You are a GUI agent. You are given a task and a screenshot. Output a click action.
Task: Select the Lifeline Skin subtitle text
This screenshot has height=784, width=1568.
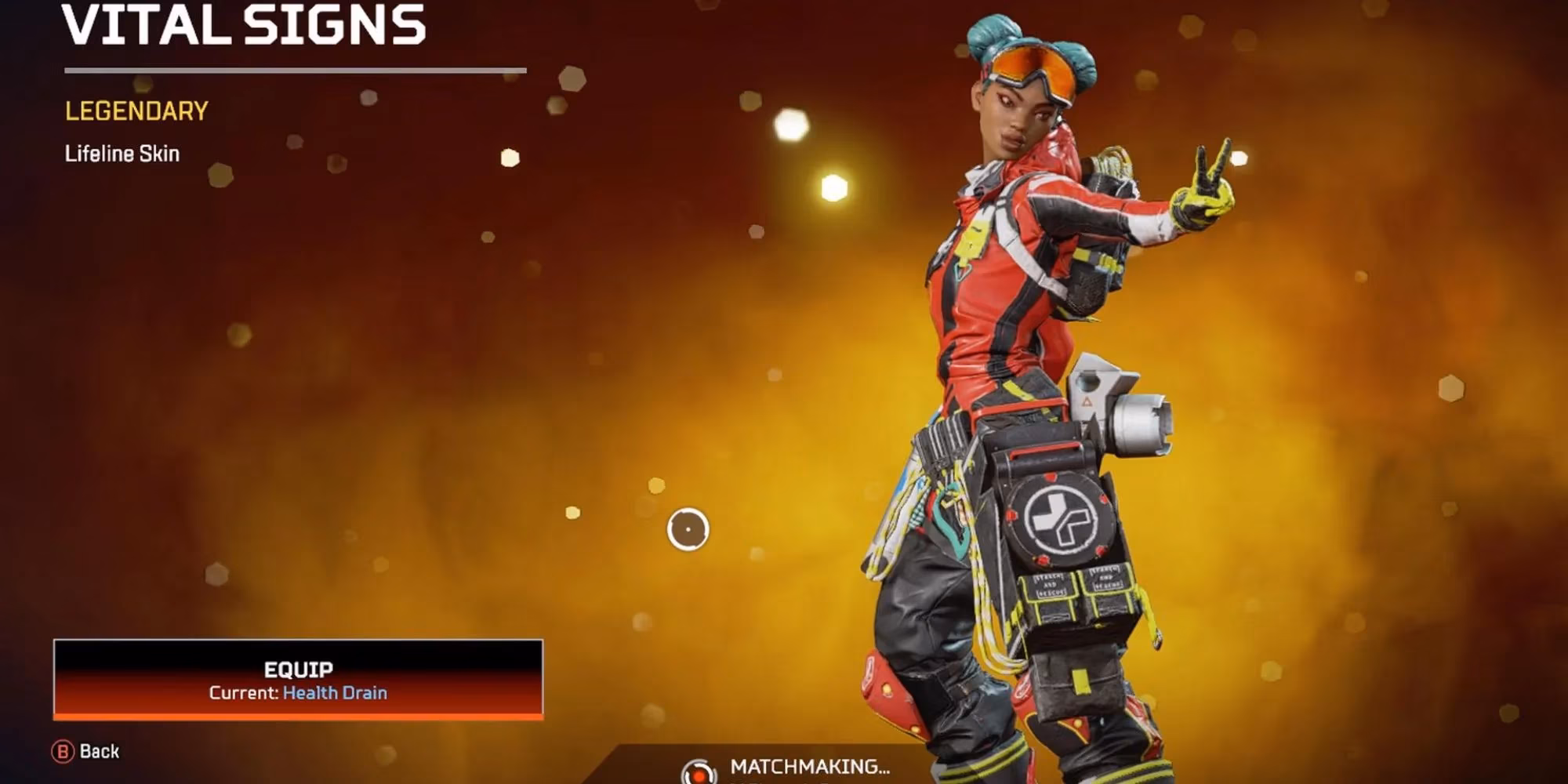point(122,154)
